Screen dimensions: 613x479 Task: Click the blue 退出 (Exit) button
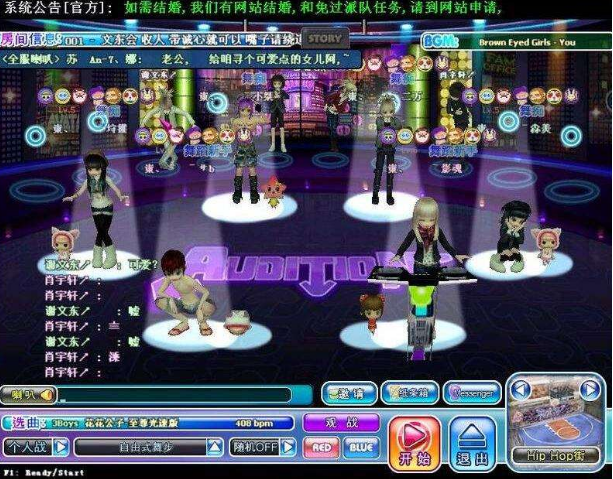point(471,441)
